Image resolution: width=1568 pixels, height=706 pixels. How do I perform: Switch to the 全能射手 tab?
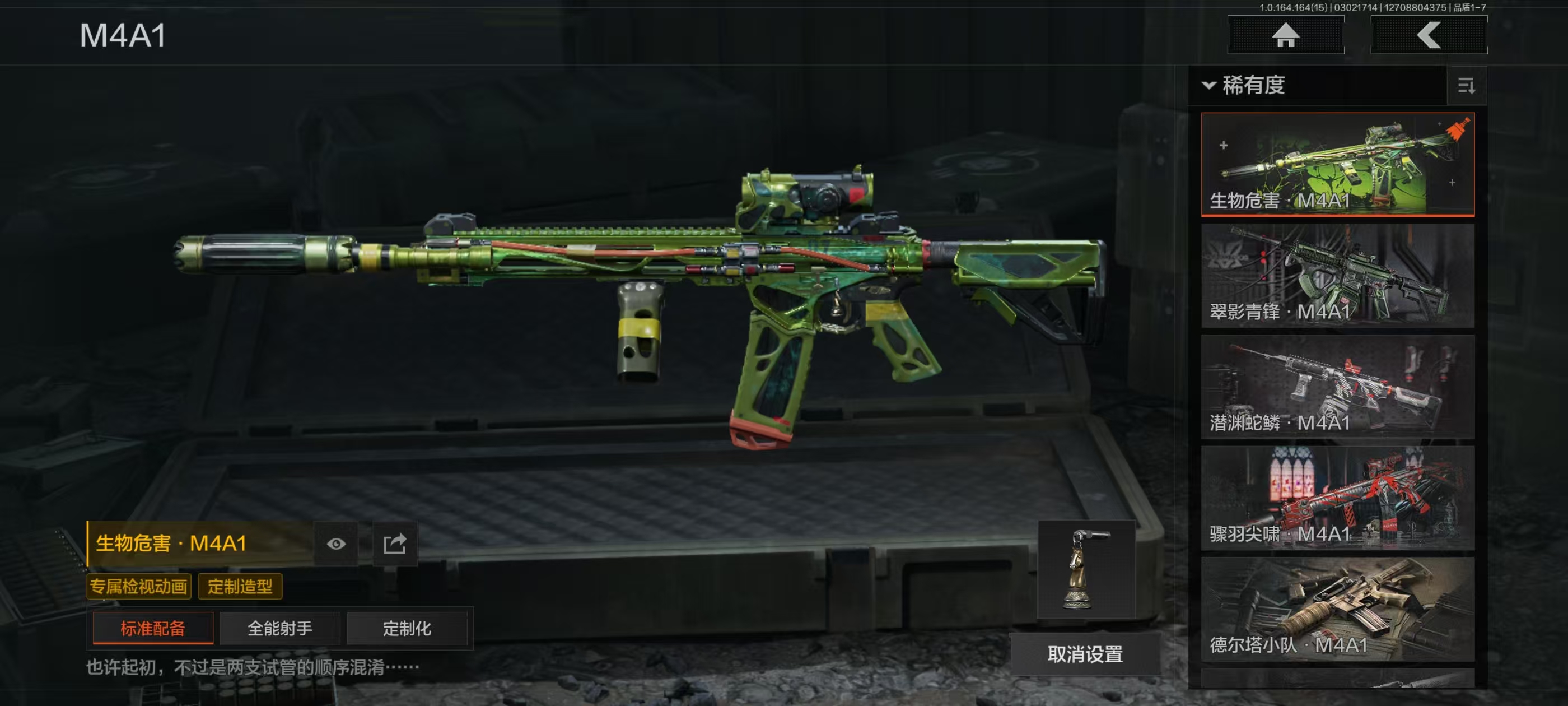pos(280,628)
